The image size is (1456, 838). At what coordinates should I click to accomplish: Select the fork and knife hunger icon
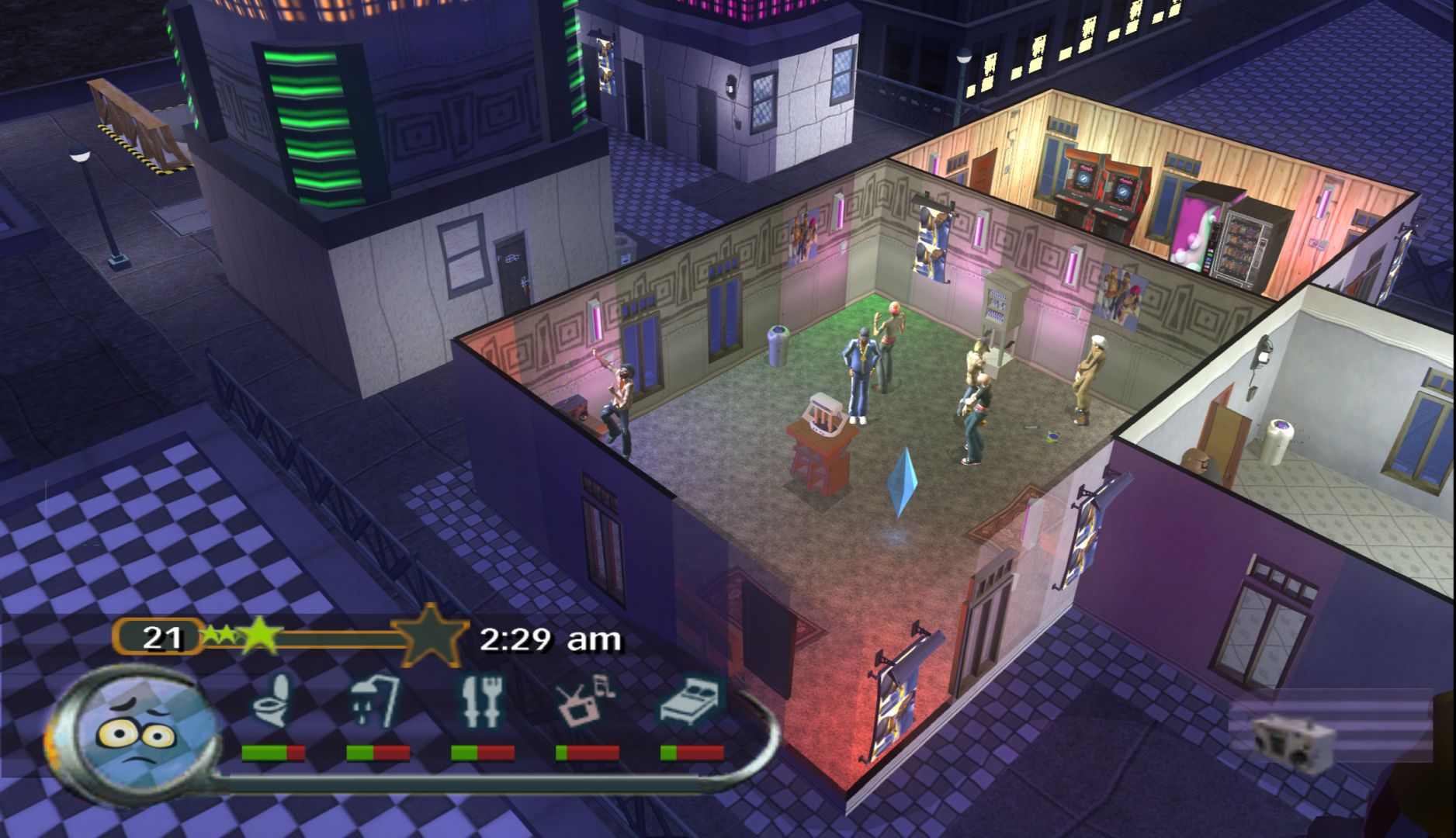[480, 701]
